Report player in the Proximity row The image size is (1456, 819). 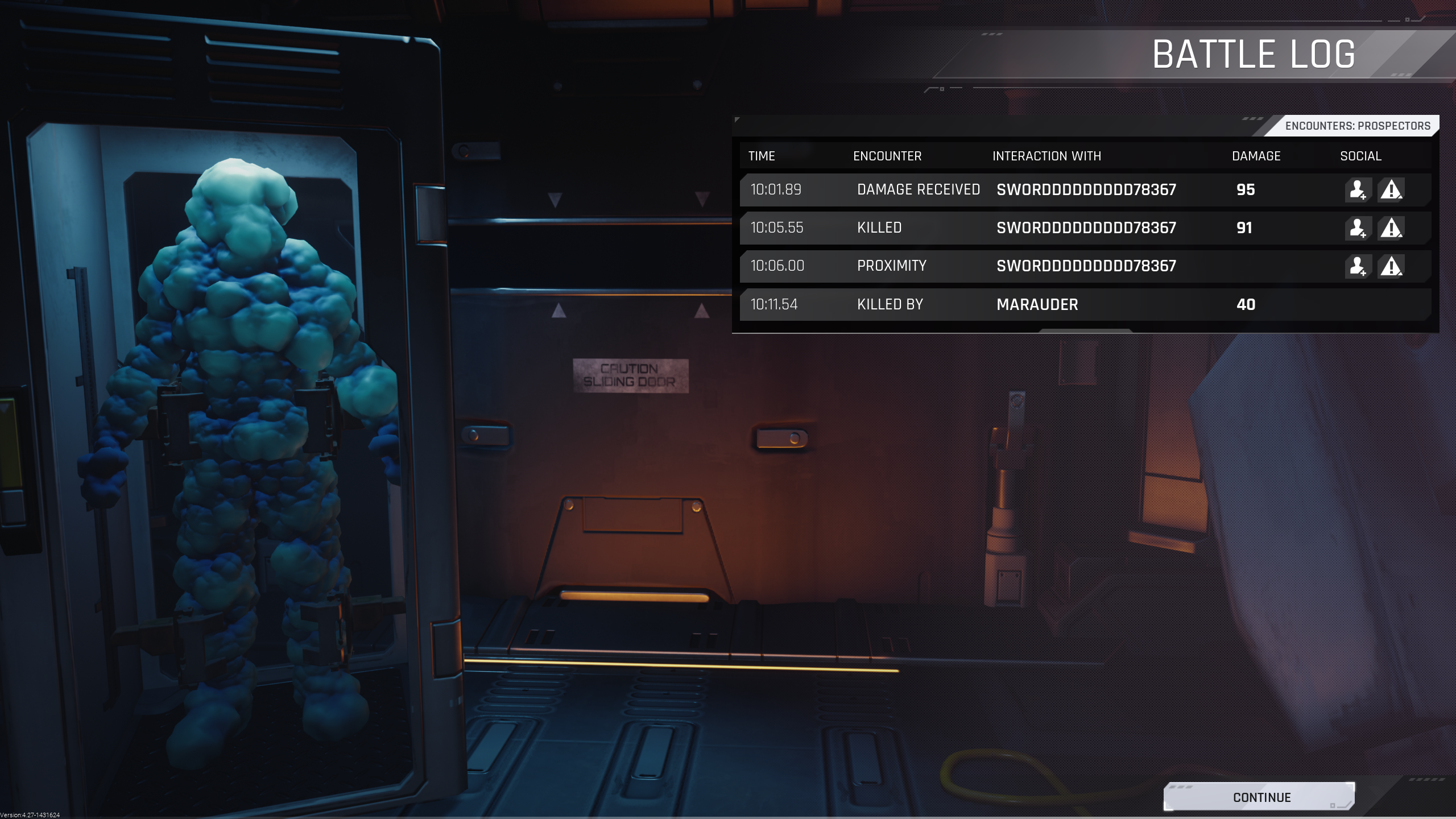(1391, 266)
